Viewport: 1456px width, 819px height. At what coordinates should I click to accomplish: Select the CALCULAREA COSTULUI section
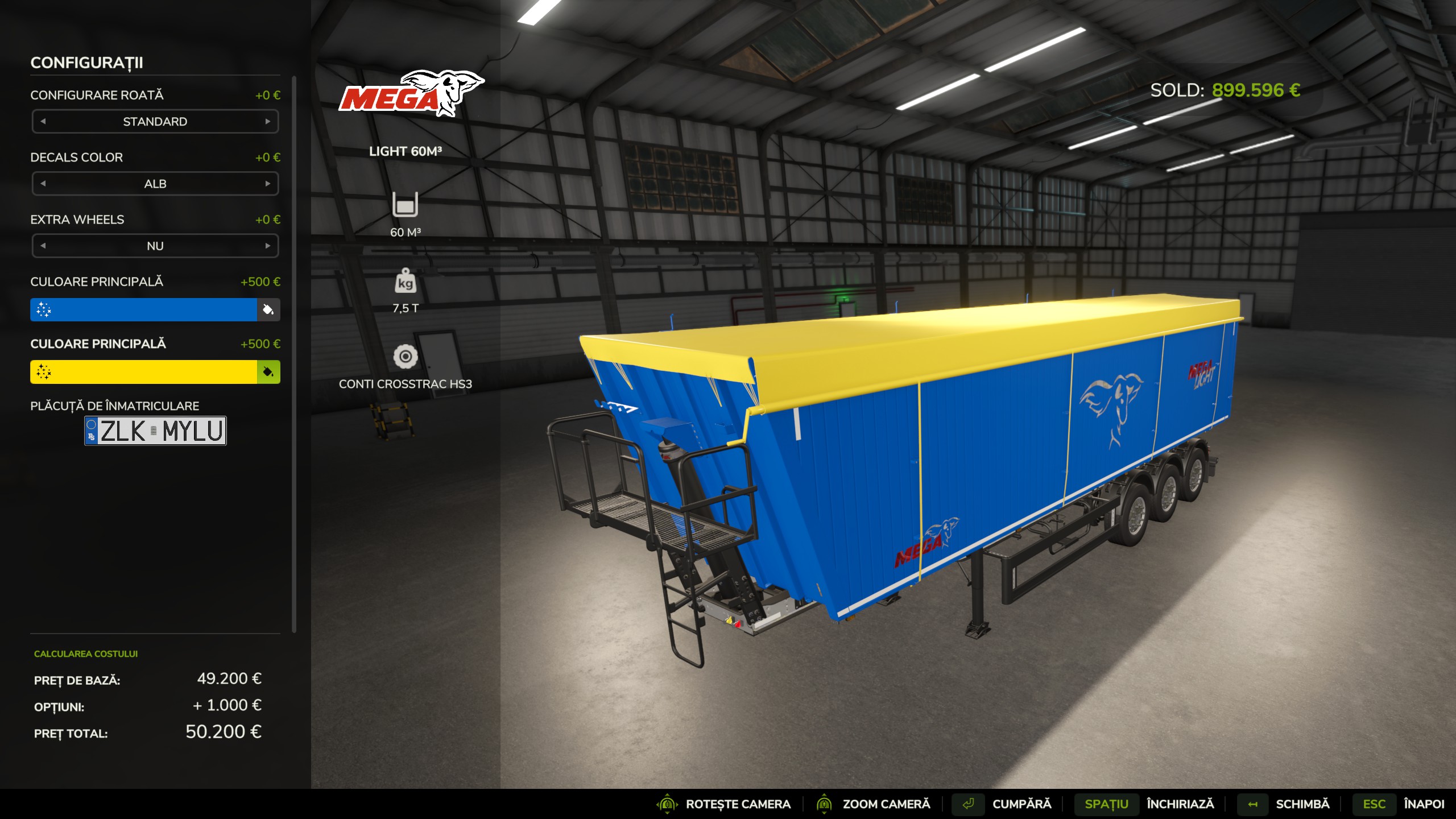coord(85,654)
